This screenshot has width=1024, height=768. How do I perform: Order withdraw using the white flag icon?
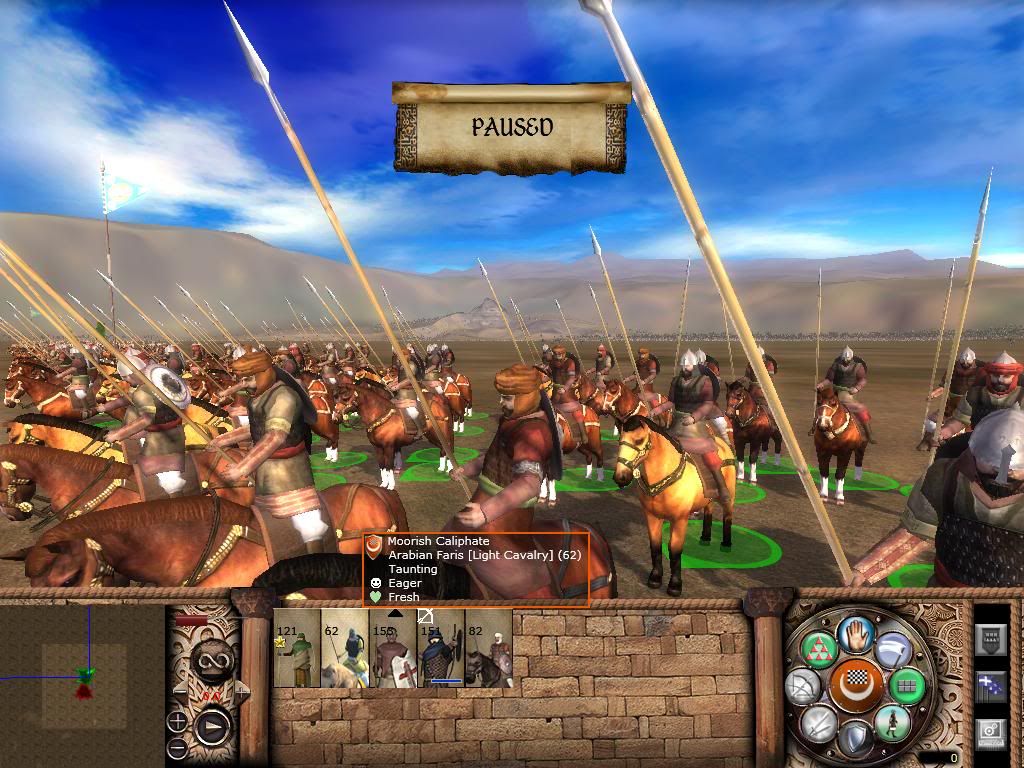click(x=891, y=650)
